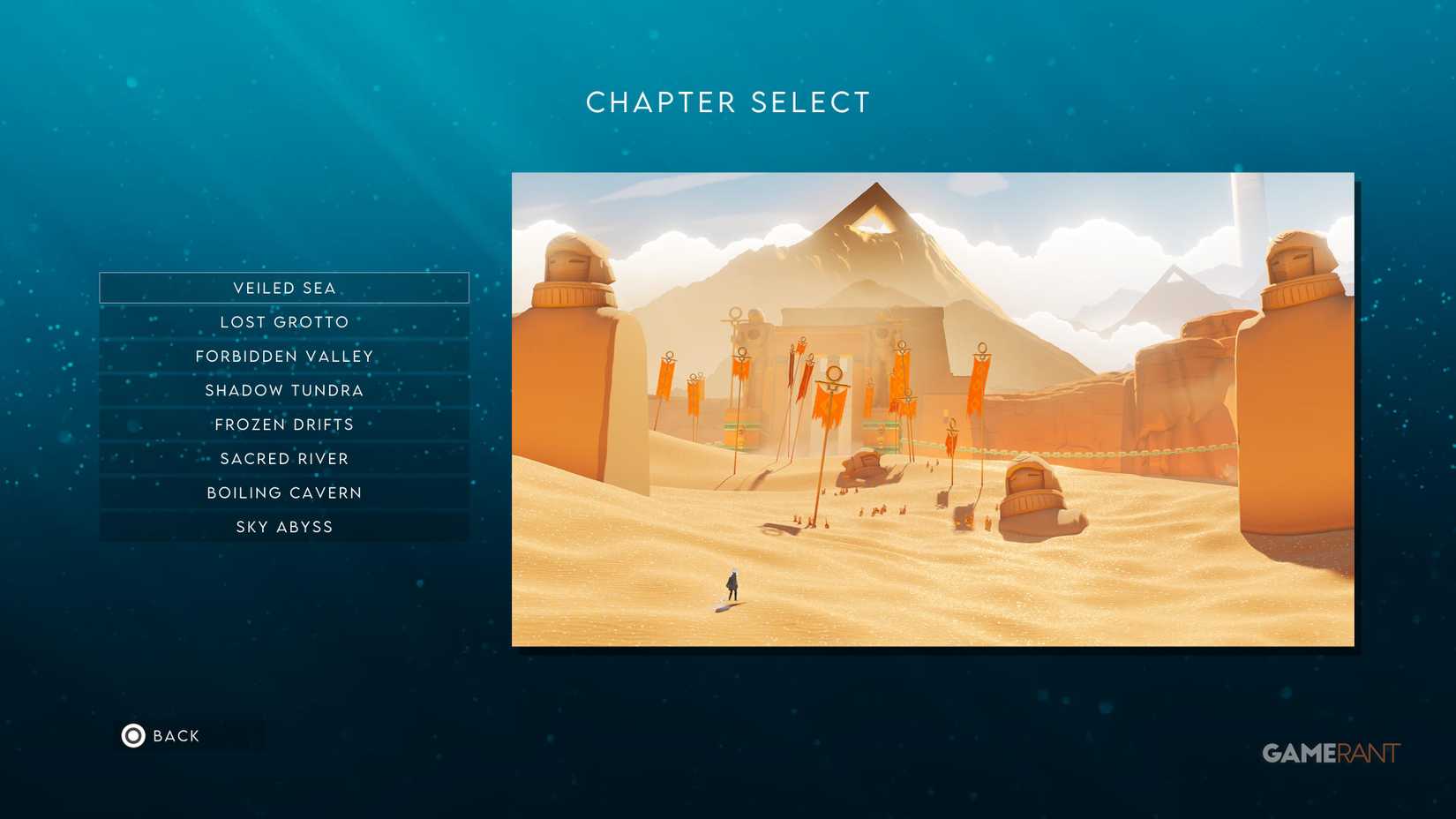
Task: Click the Chapter Select screen title
Action: tap(727, 102)
